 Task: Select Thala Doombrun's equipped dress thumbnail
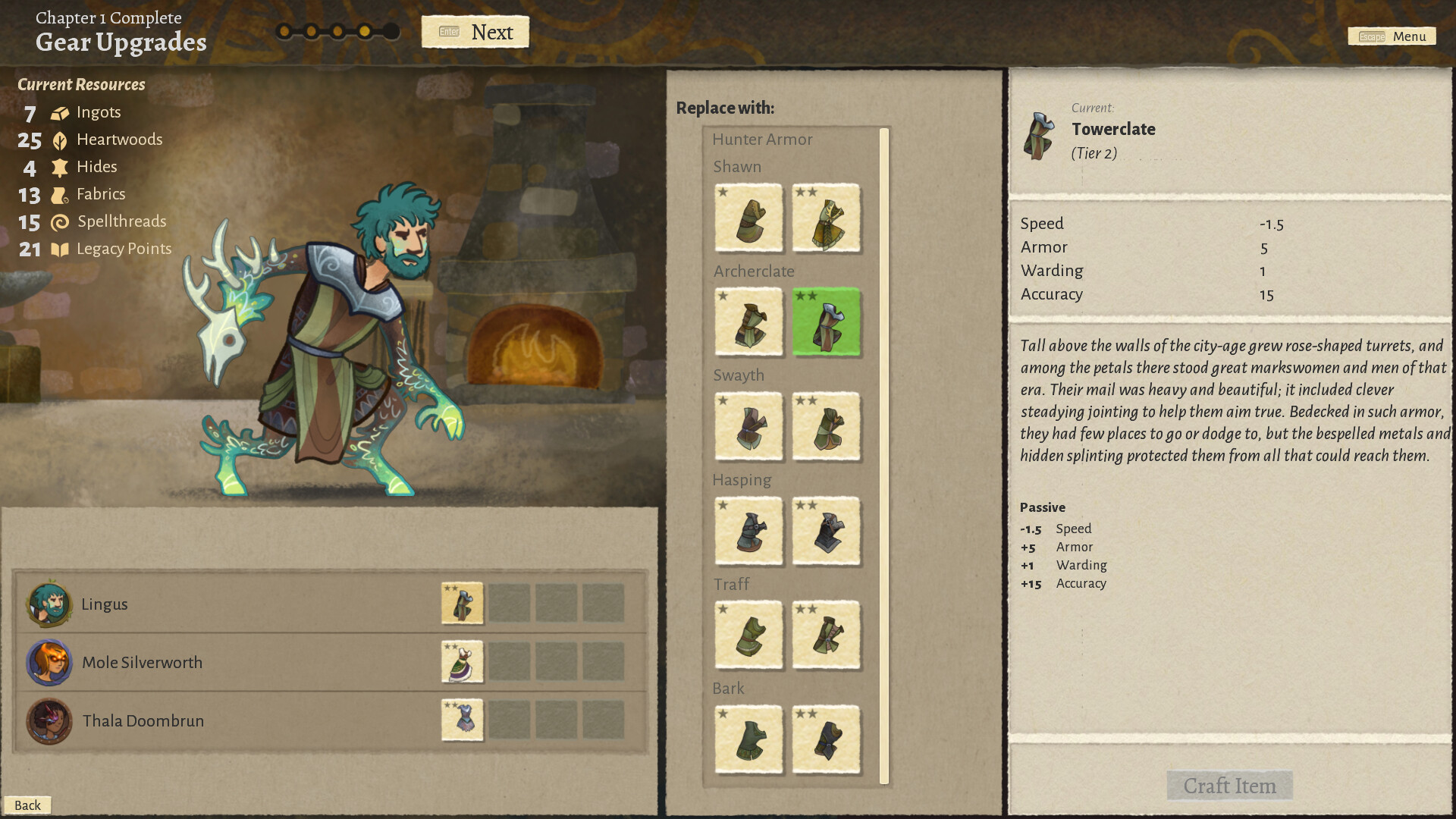point(462,720)
